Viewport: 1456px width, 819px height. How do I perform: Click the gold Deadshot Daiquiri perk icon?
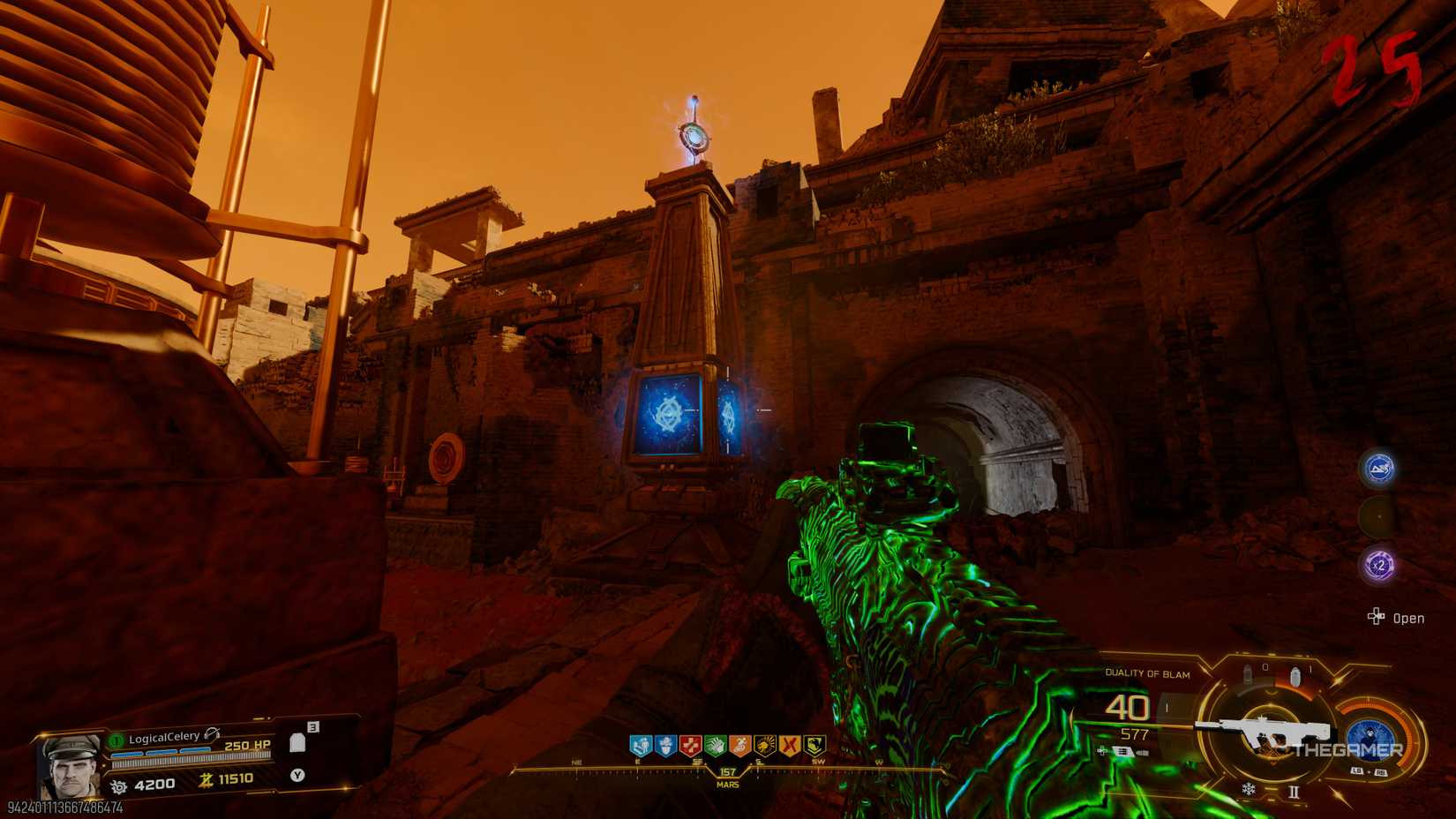click(x=766, y=746)
